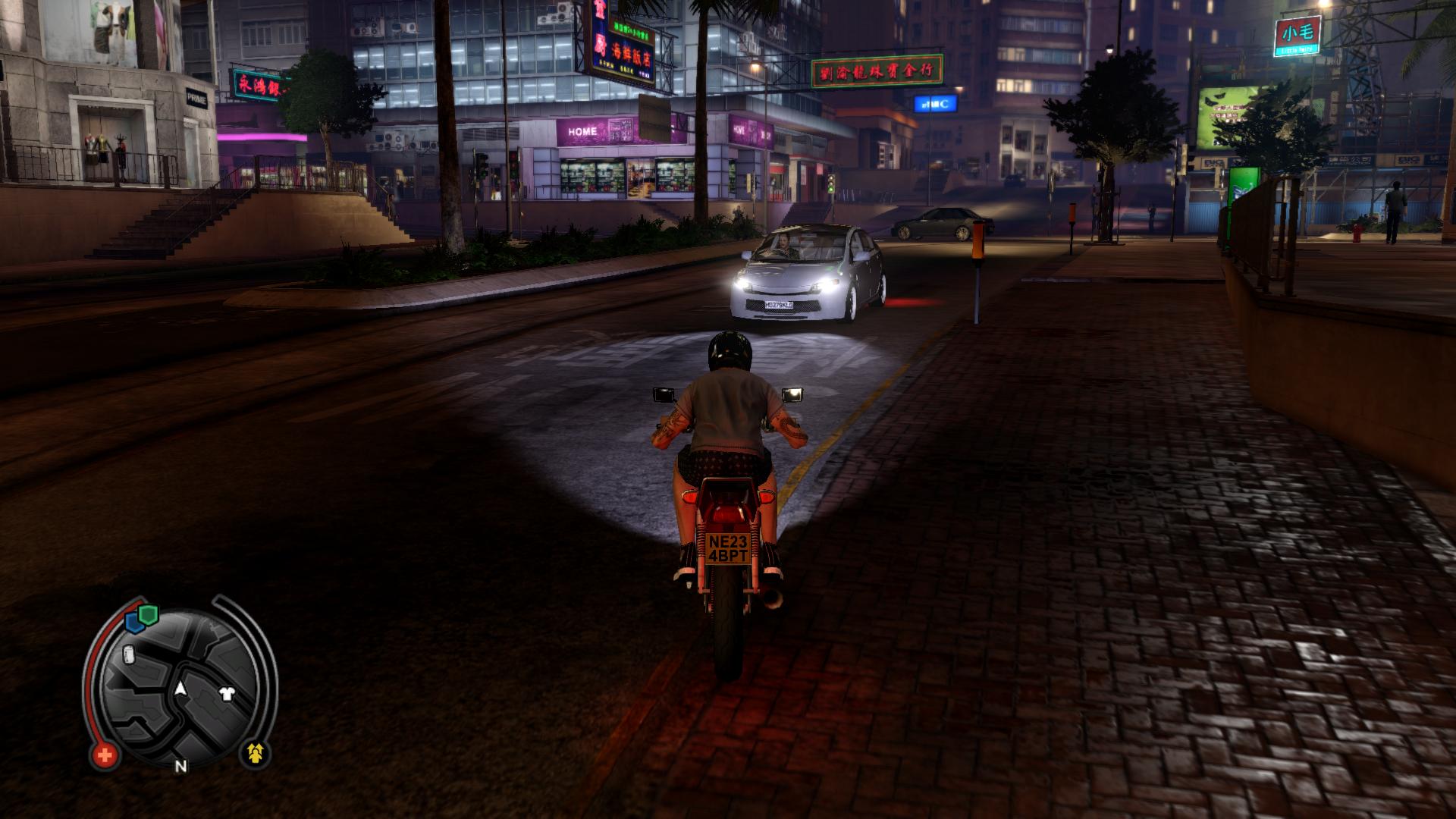
Task: Click the red health cross icon
Action: [105, 755]
